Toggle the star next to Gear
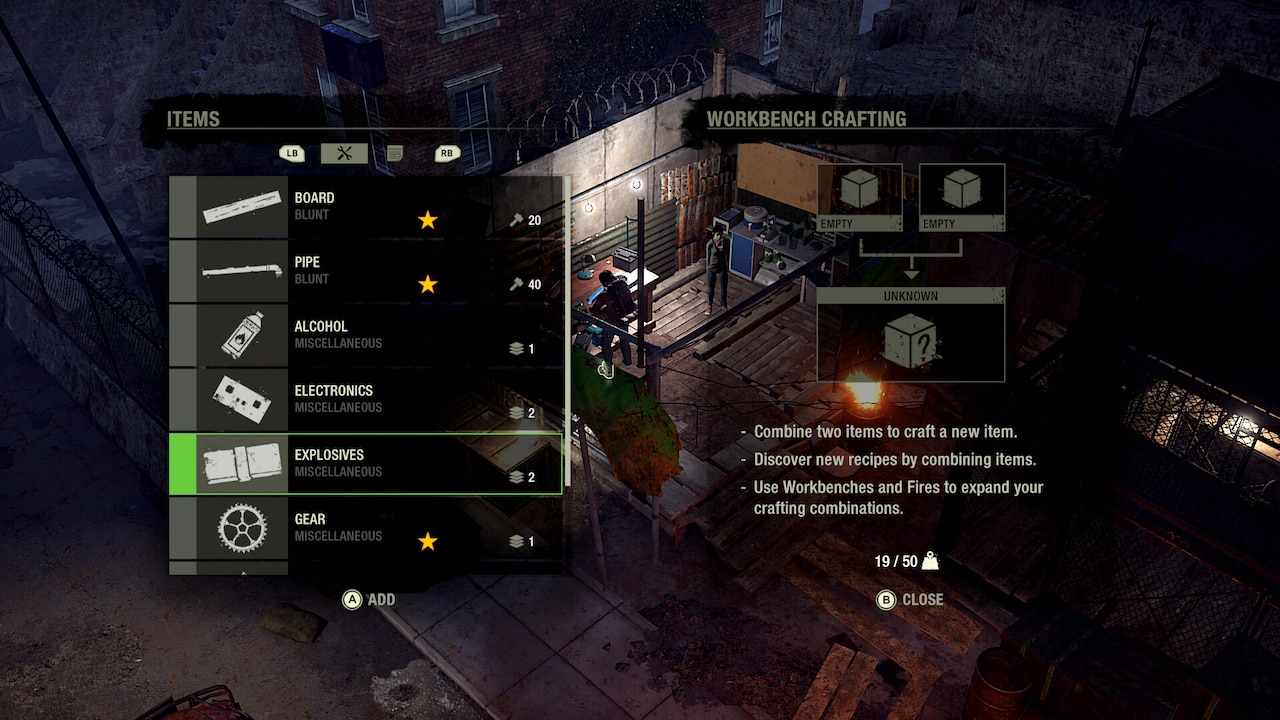Image resolution: width=1280 pixels, height=720 pixels. click(427, 541)
